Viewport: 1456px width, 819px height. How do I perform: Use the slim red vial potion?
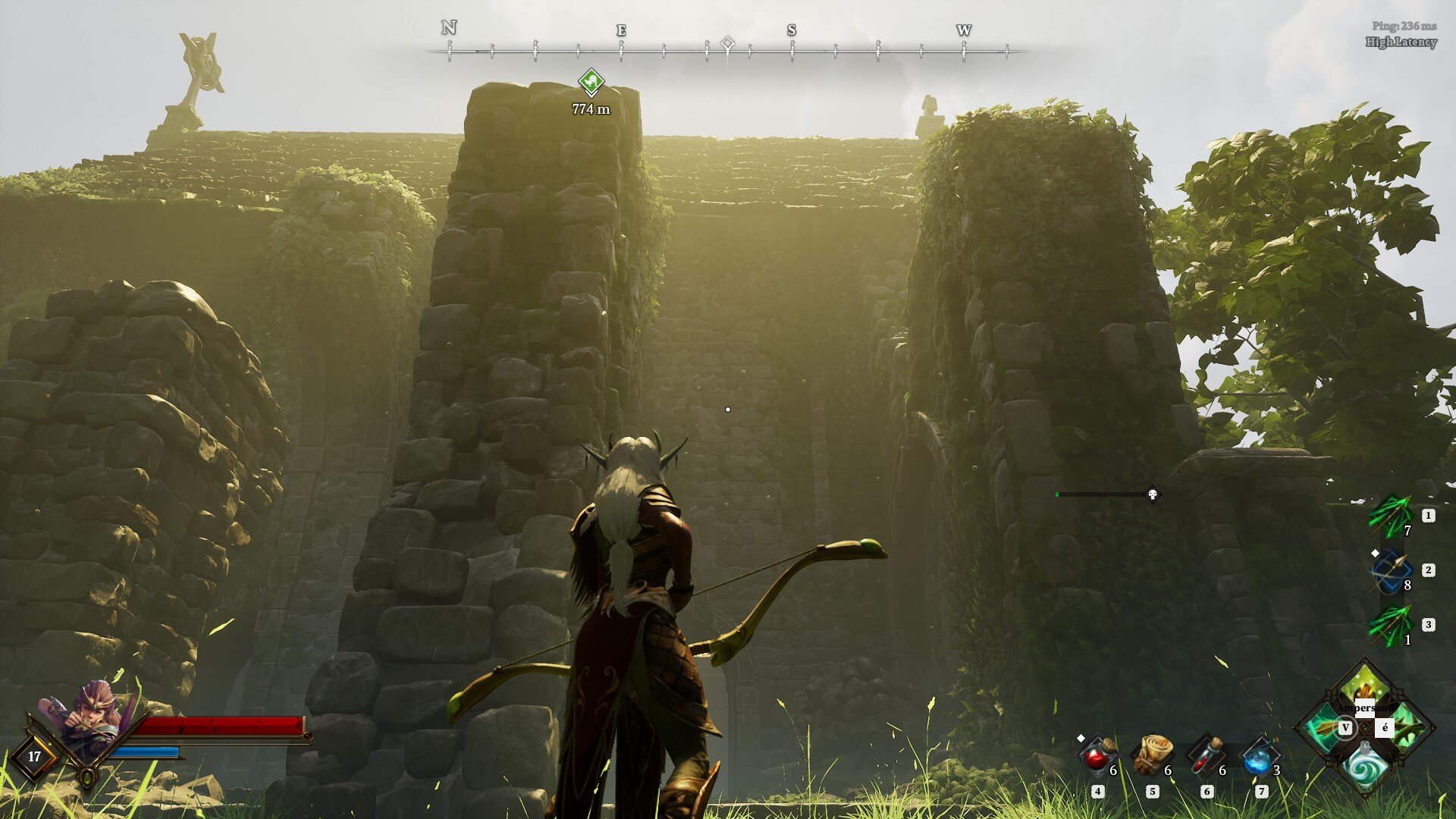tap(1206, 755)
